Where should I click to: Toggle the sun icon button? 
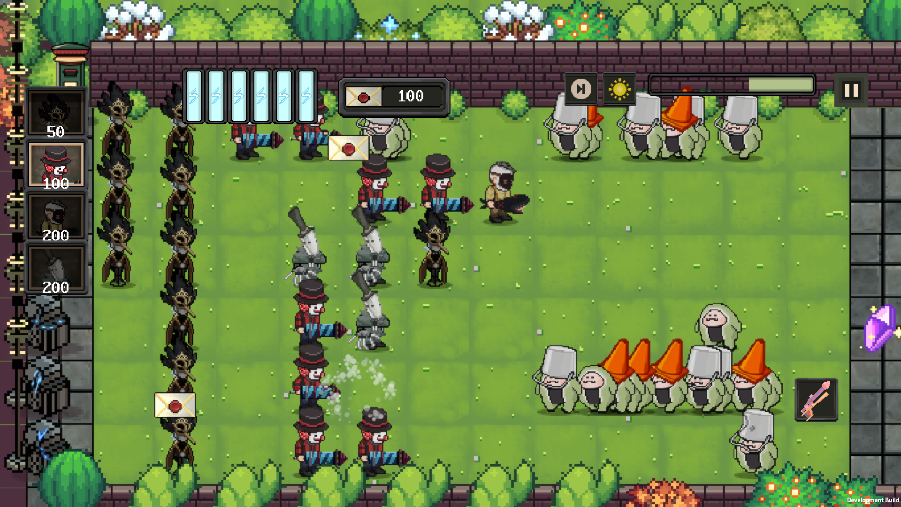[x=619, y=89]
